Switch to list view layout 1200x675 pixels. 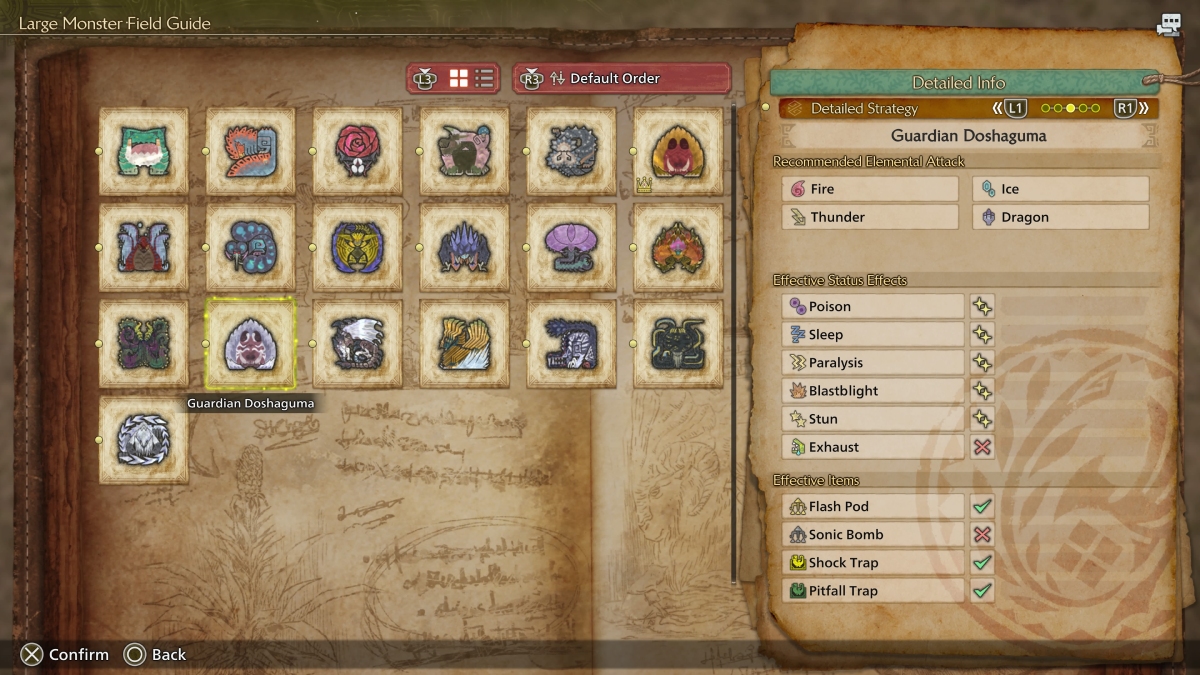484,78
